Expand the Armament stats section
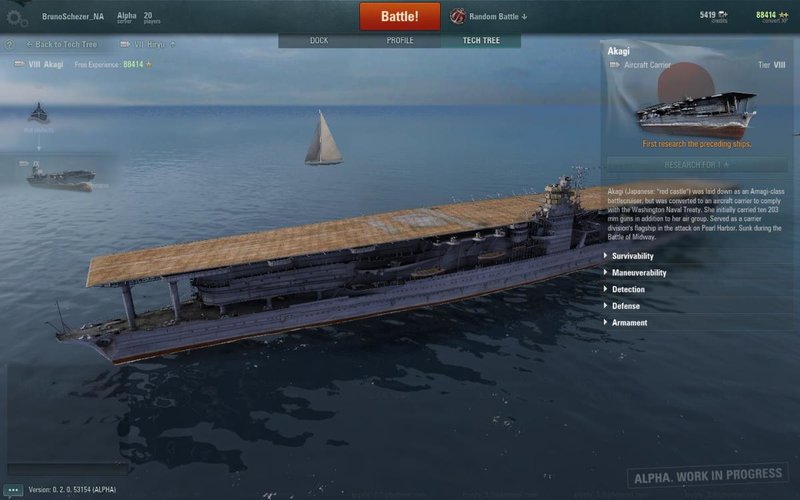The height and width of the screenshot is (500, 800). coord(629,323)
